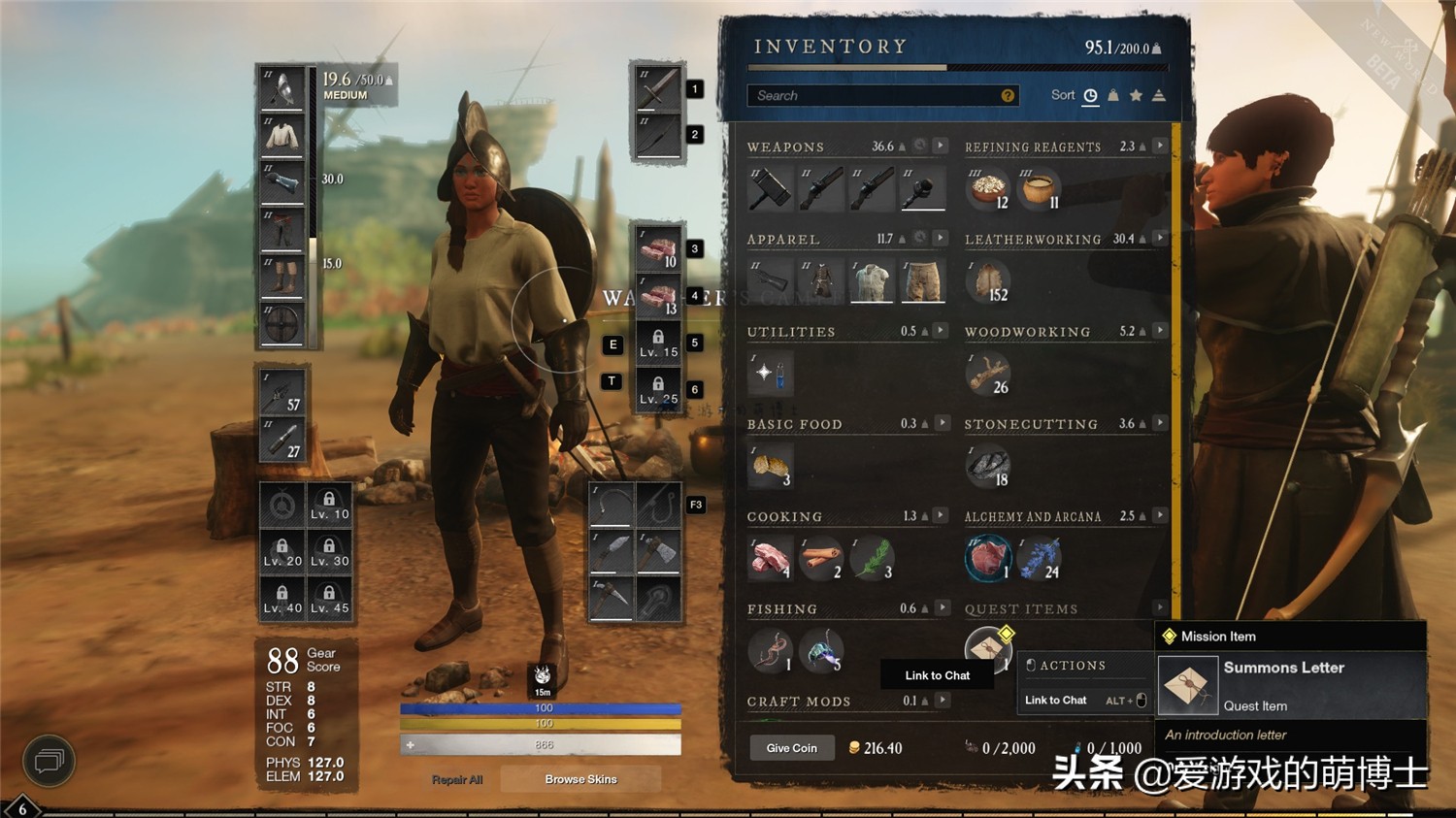Click the equipped helmet slot
The height and width of the screenshot is (818, 1456).
coord(282,88)
